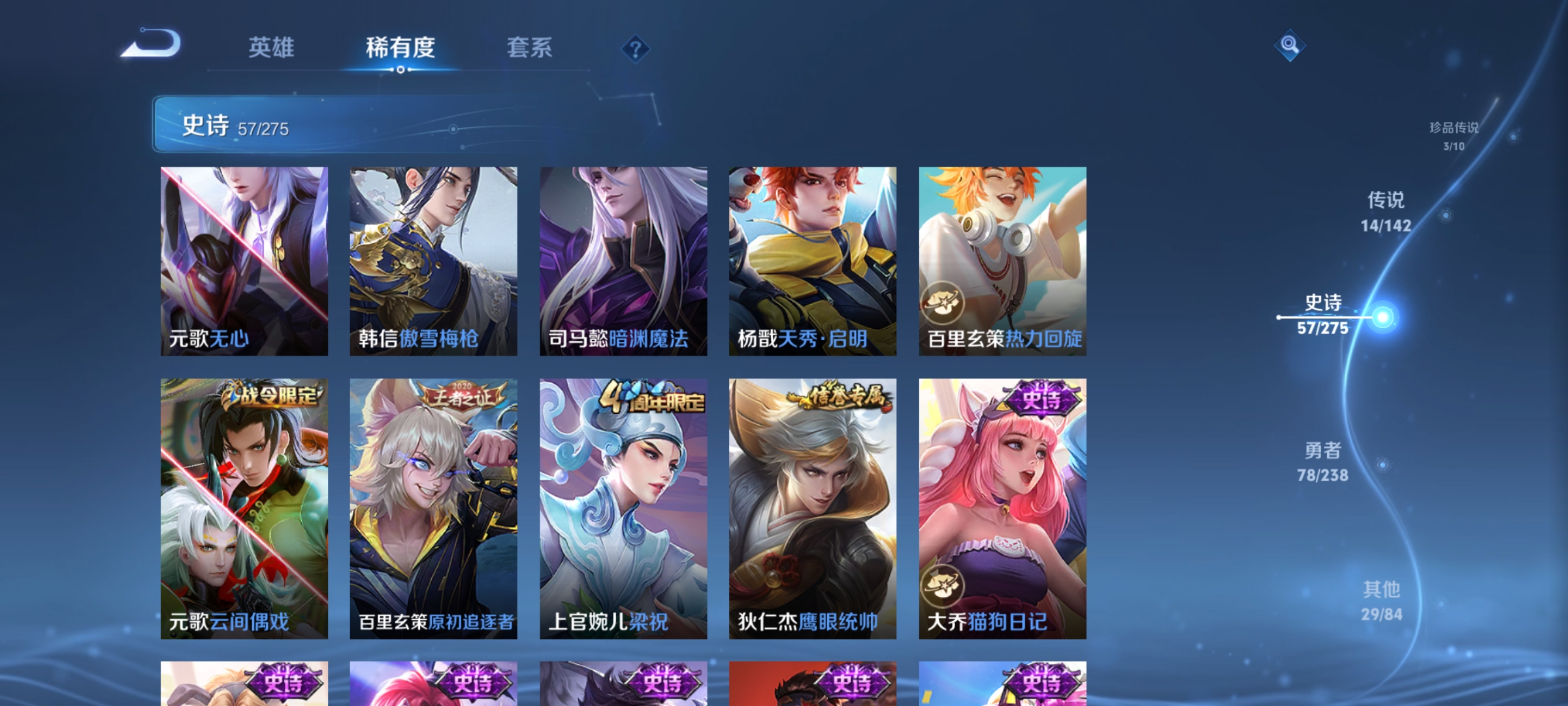Open the 司马懿暗渊魔法 skin thumbnail
Viewport: 1568px width, 706px height.
(623, 261)
